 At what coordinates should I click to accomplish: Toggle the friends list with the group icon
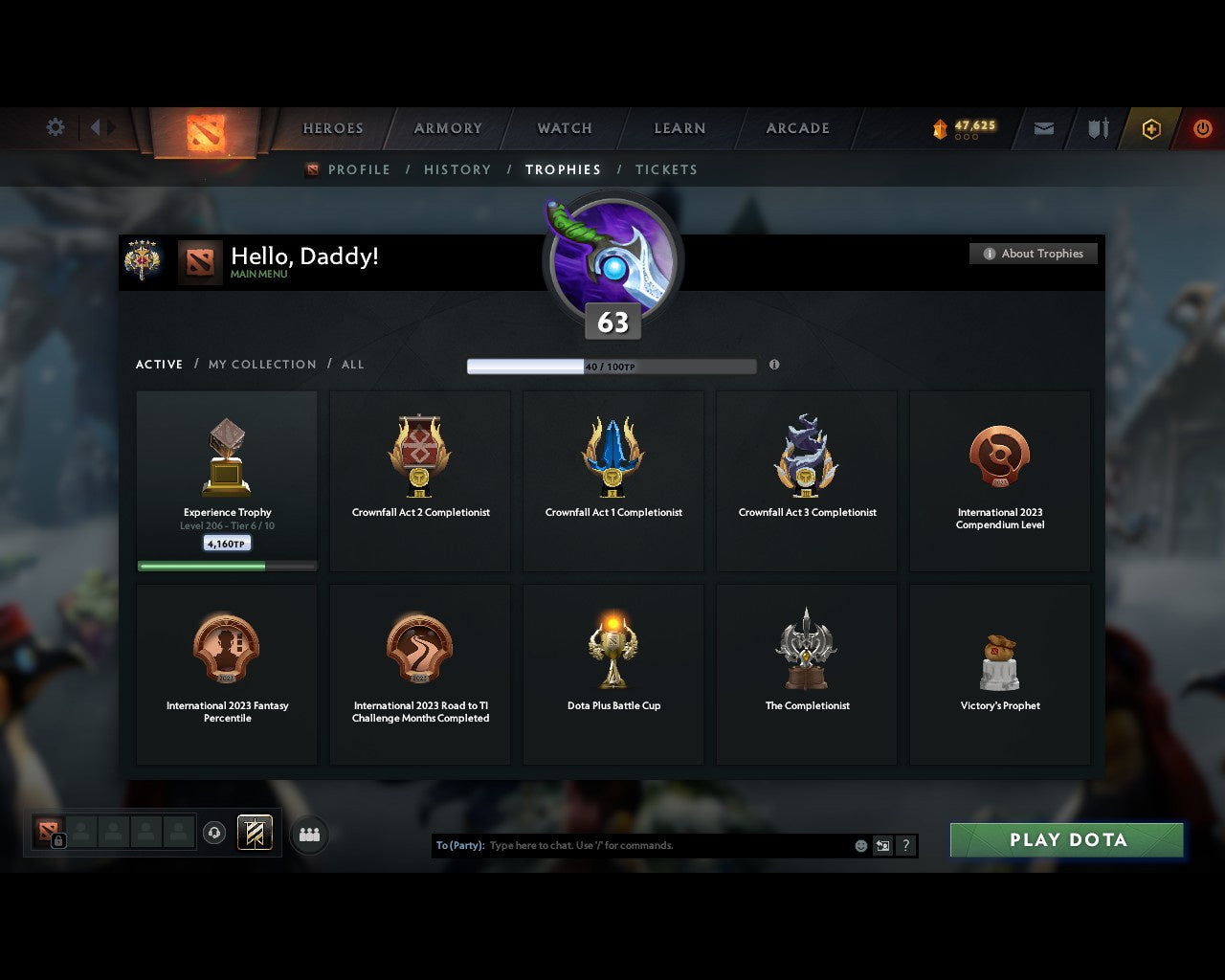pos(308,834)
